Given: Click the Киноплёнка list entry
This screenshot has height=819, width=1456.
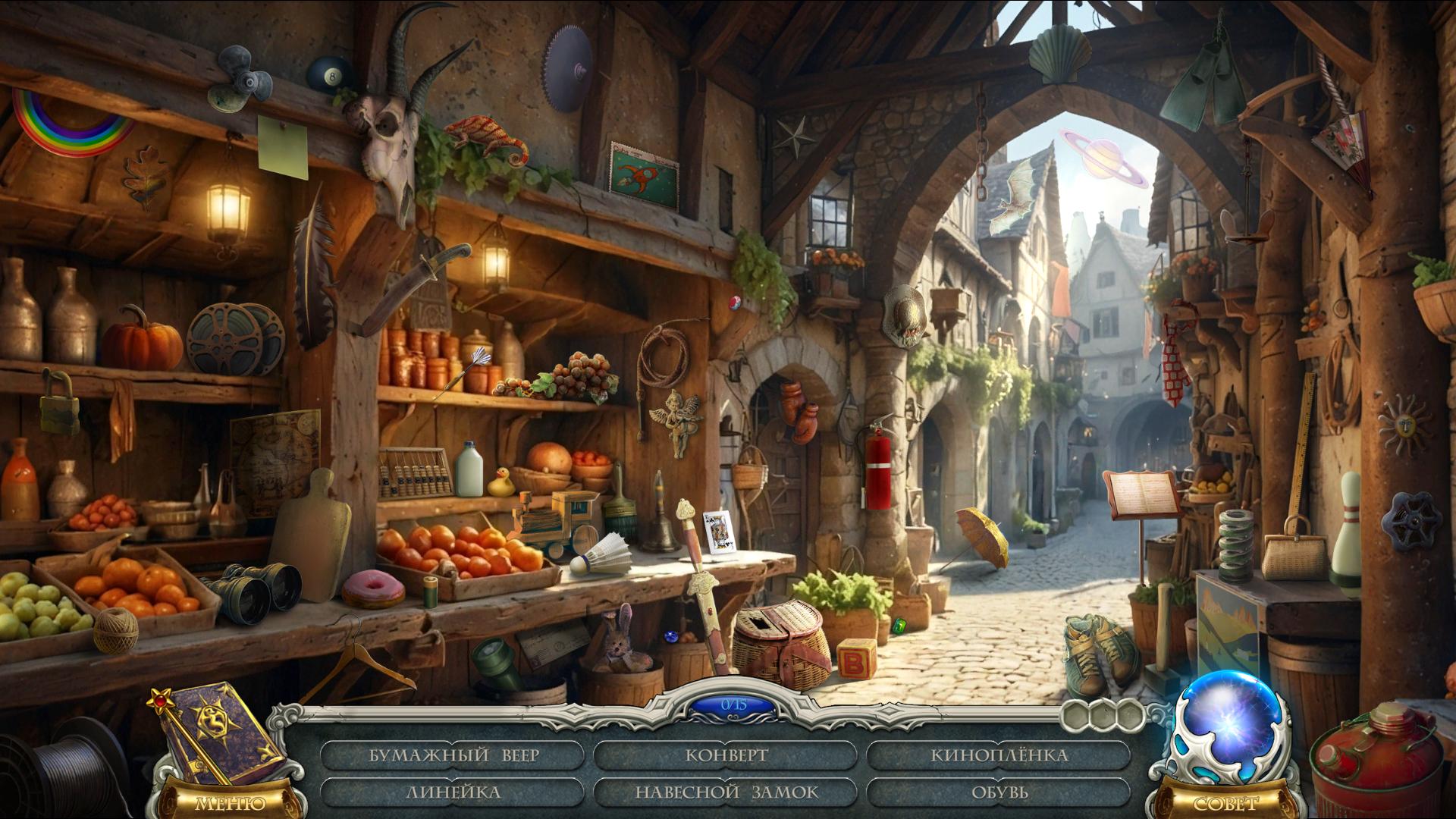Looking at the screenshot, I should [999, 755].
